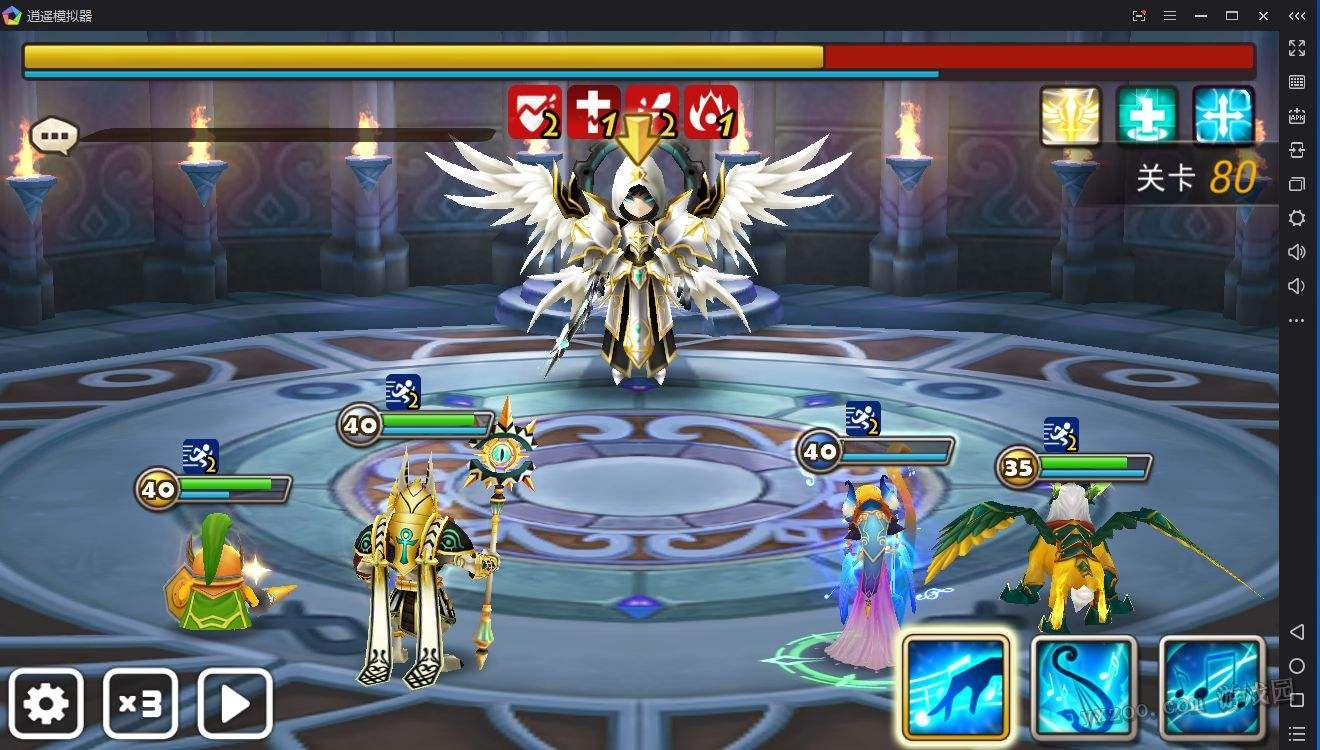Open emulator settings from the sidebar gear
This screenshot has height=750, width=1320.
coord(1297,218)
